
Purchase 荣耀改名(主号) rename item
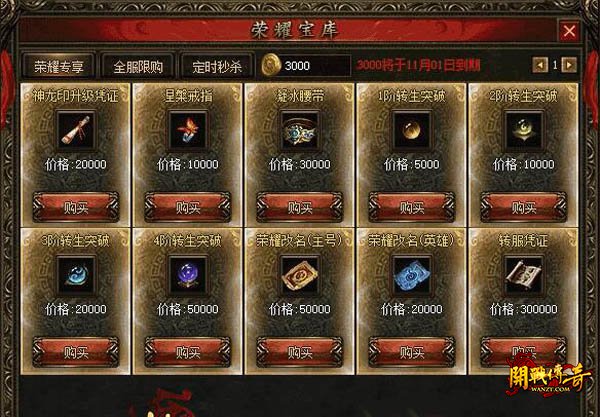[299, 352]
